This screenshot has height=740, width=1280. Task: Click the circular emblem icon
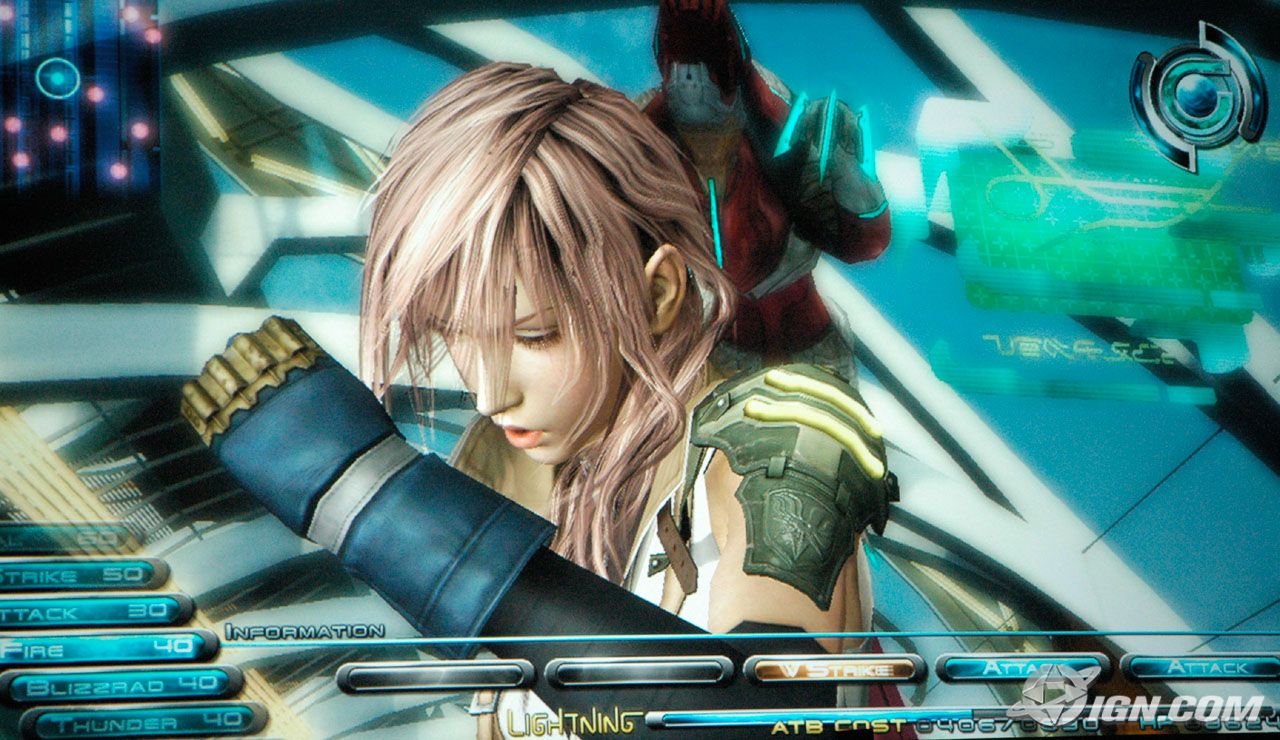click(1197, 95)
